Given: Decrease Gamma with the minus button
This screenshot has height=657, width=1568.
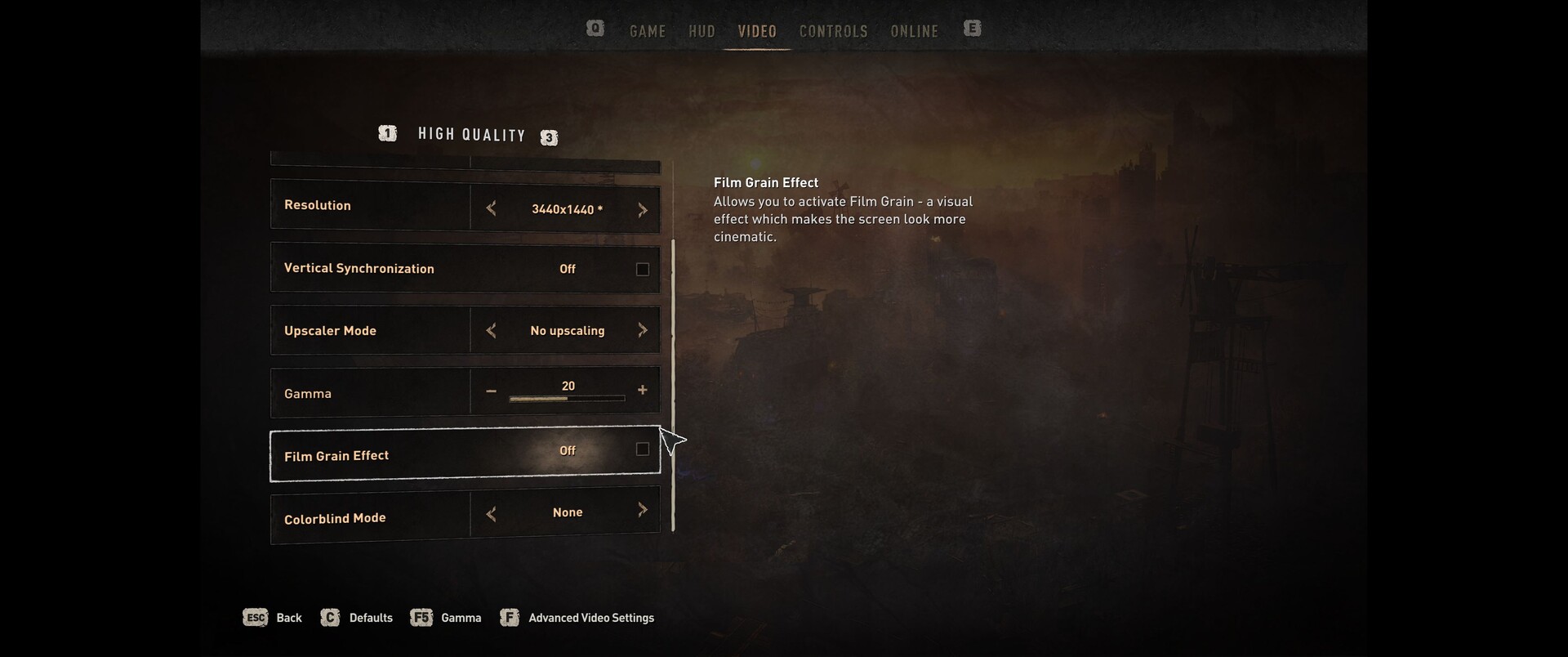Looking at the screenshot, I should click(x=491, y=391).
